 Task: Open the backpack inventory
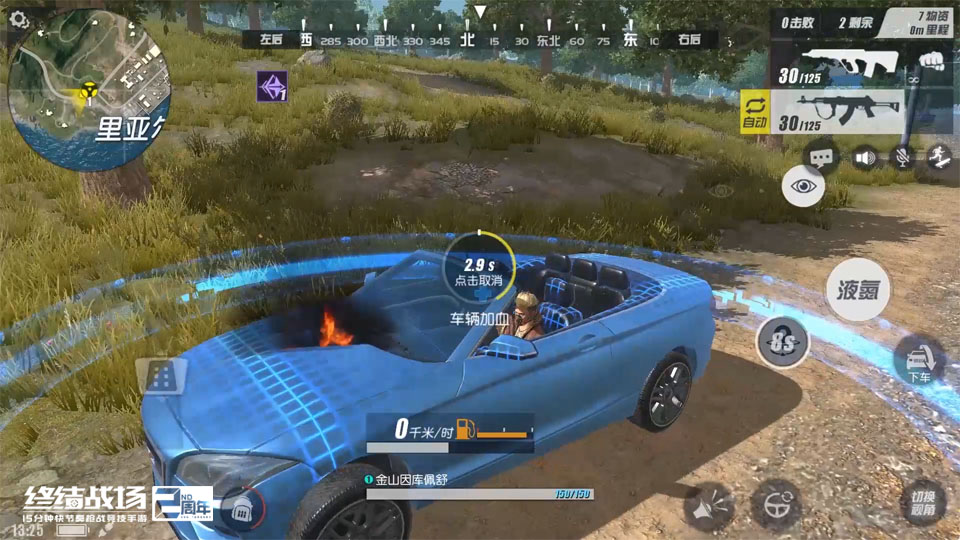240,508
